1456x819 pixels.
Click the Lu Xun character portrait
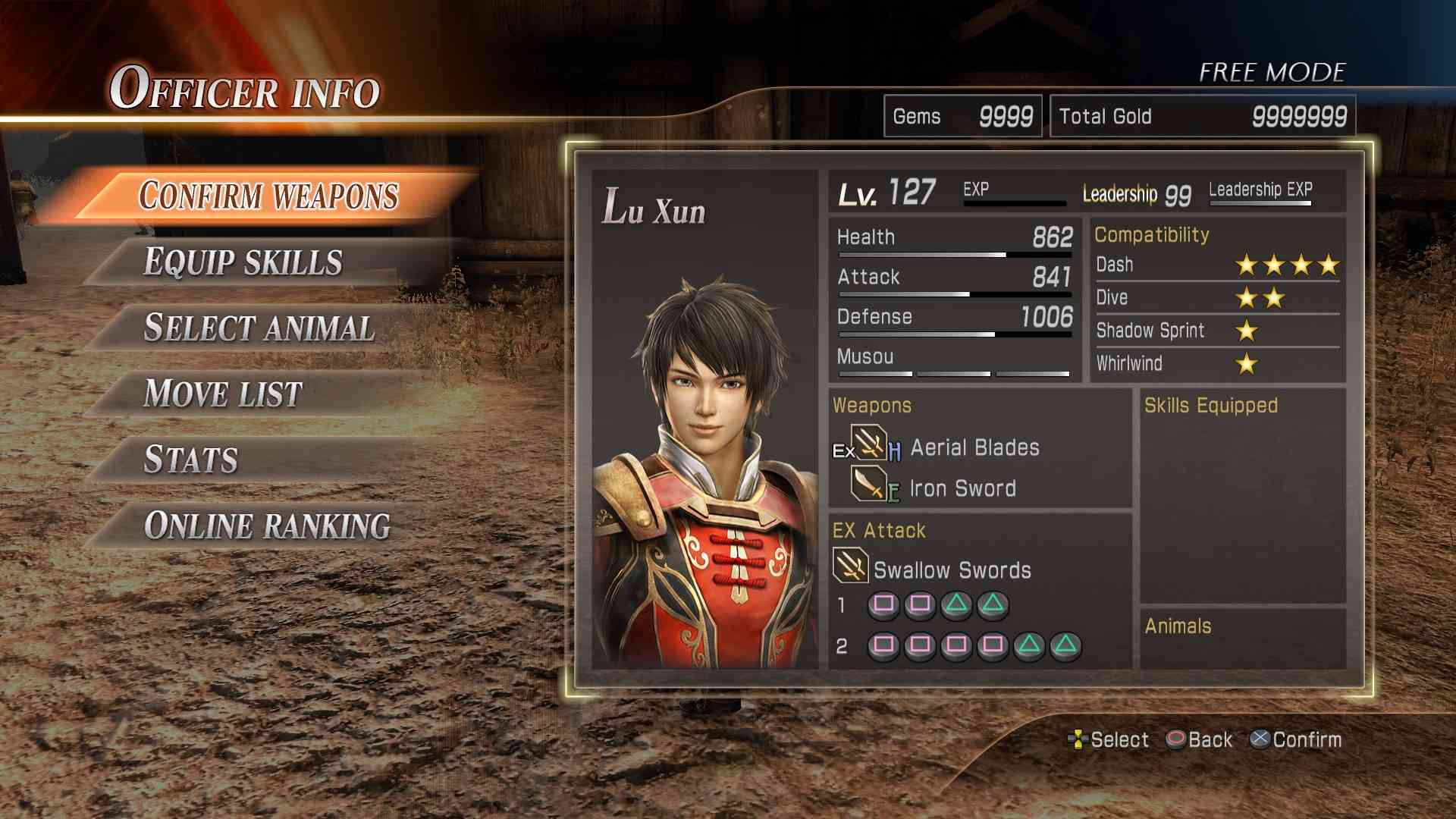[x=704, y=470]
